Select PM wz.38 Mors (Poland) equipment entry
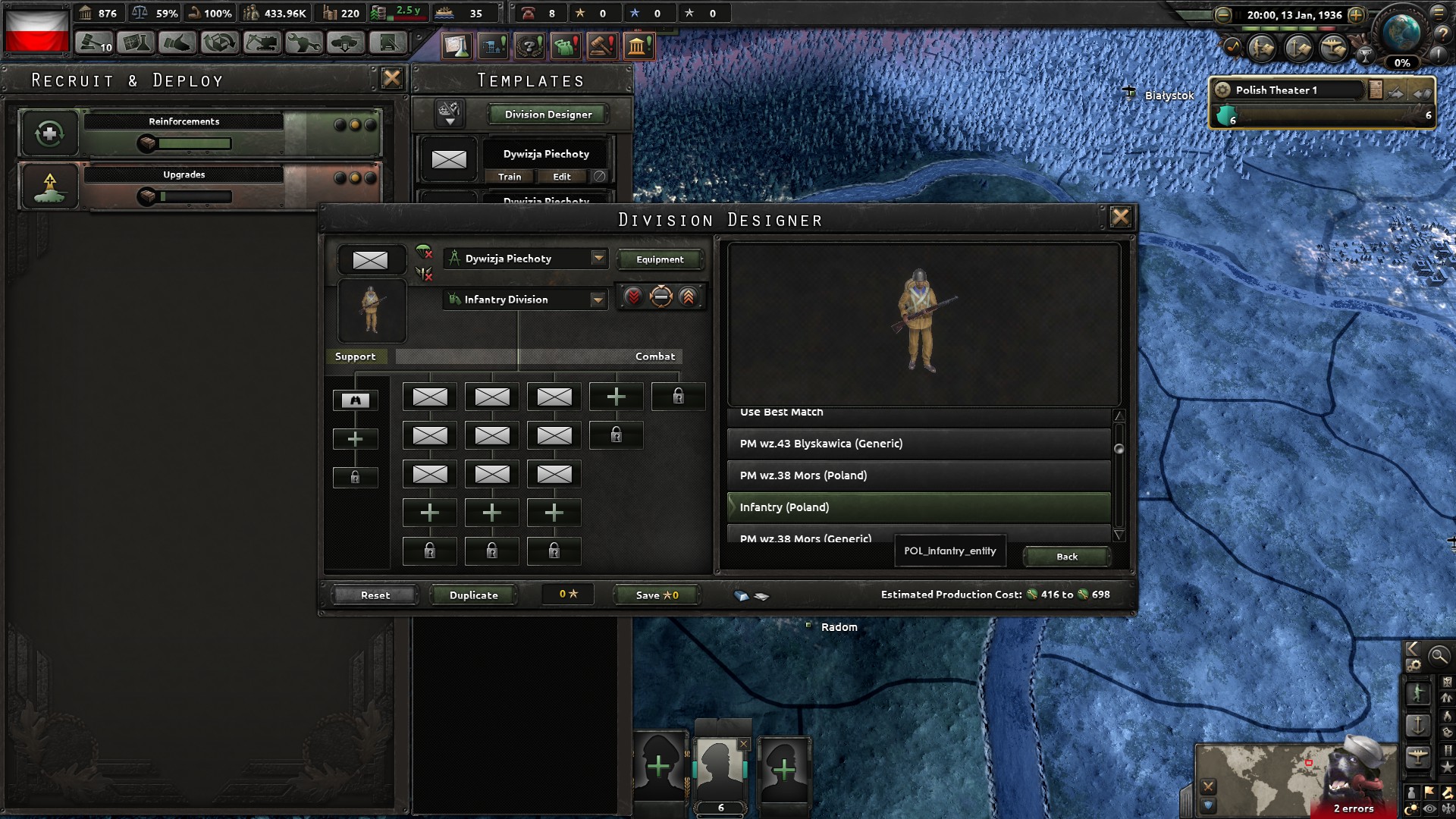This screenshot has width=1456, height=819. tap(918, 475)
